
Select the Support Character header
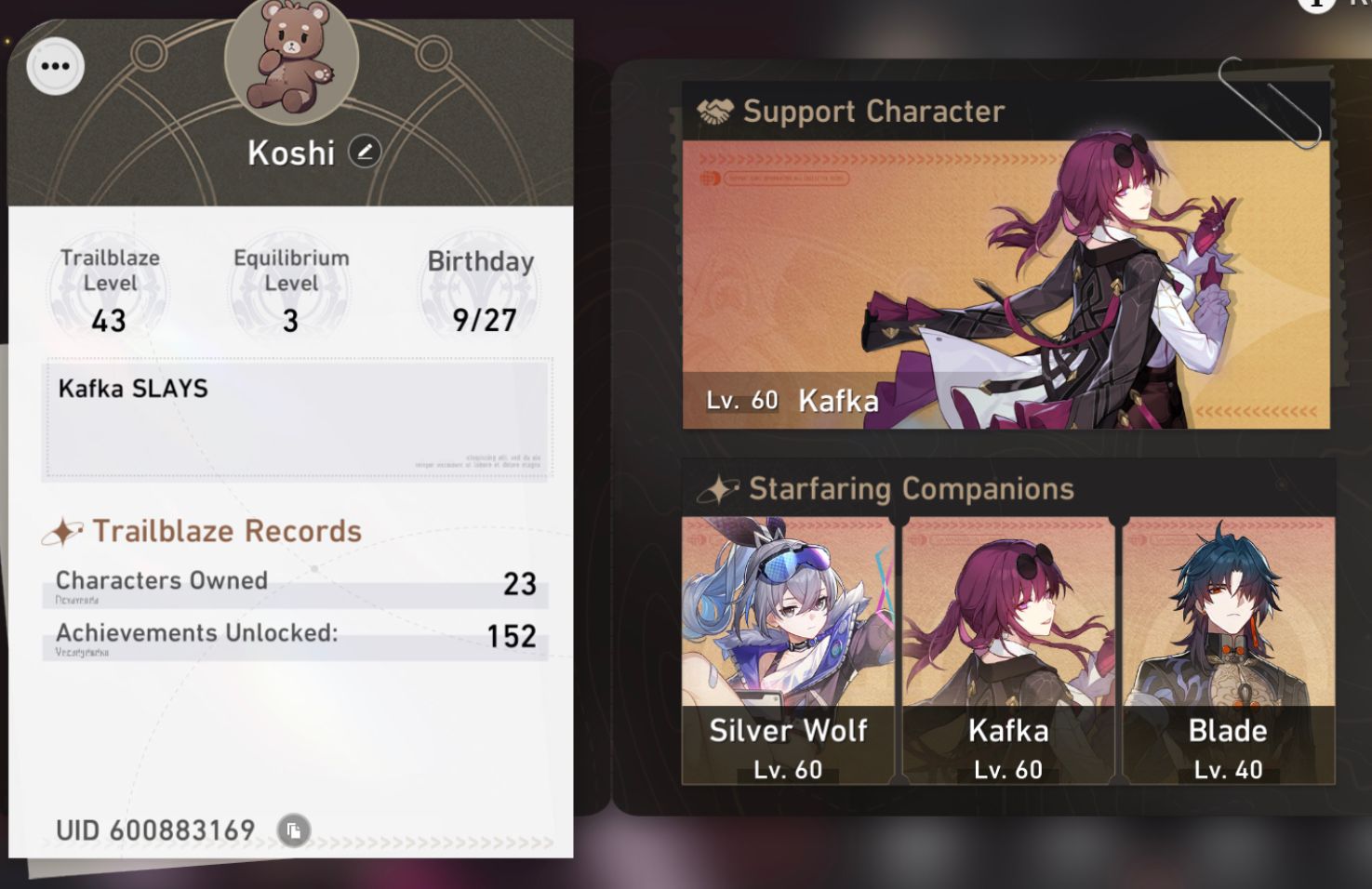[872, 111]
